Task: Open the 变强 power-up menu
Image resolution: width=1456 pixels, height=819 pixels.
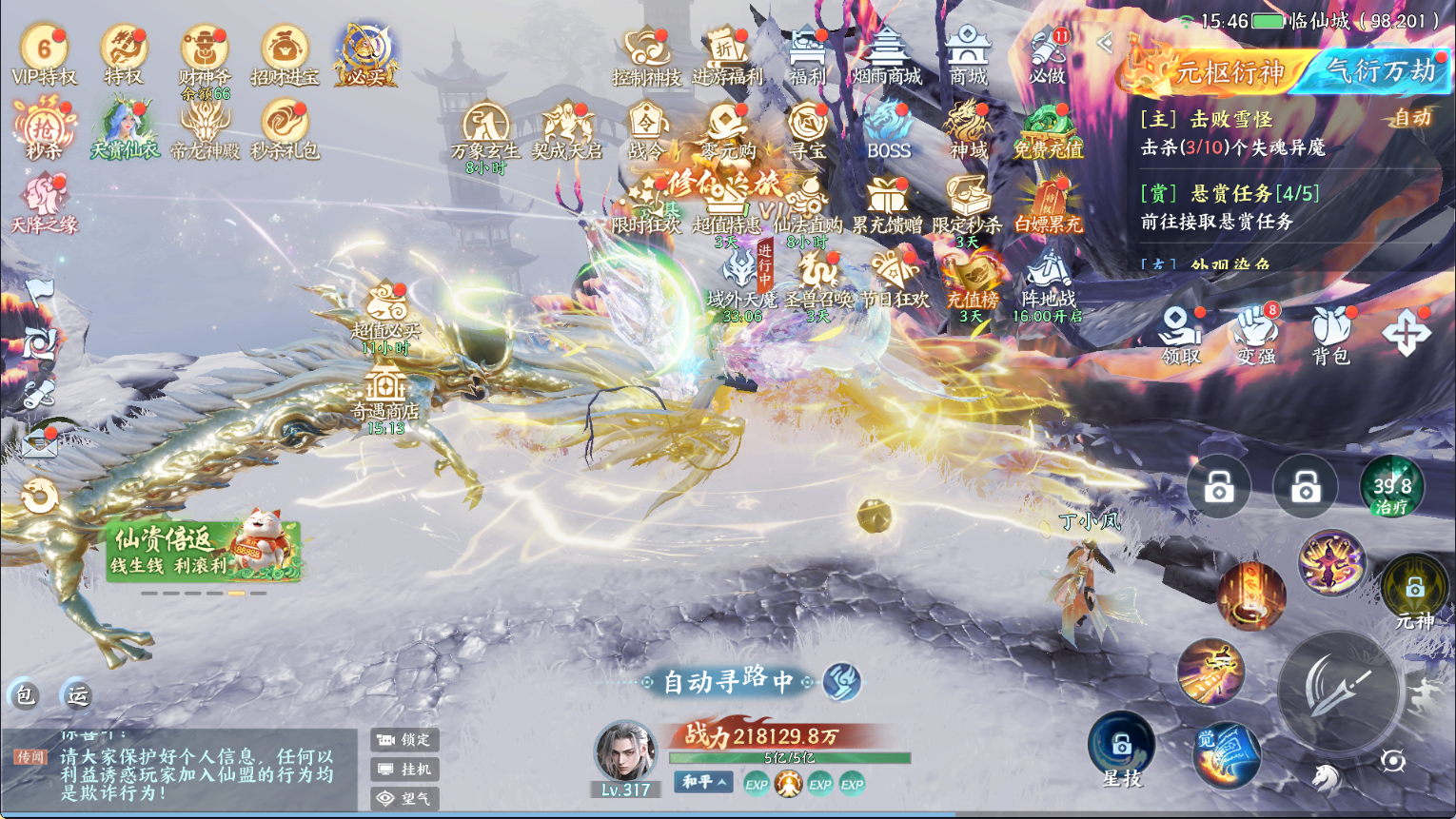Action: coord(1256,336)
